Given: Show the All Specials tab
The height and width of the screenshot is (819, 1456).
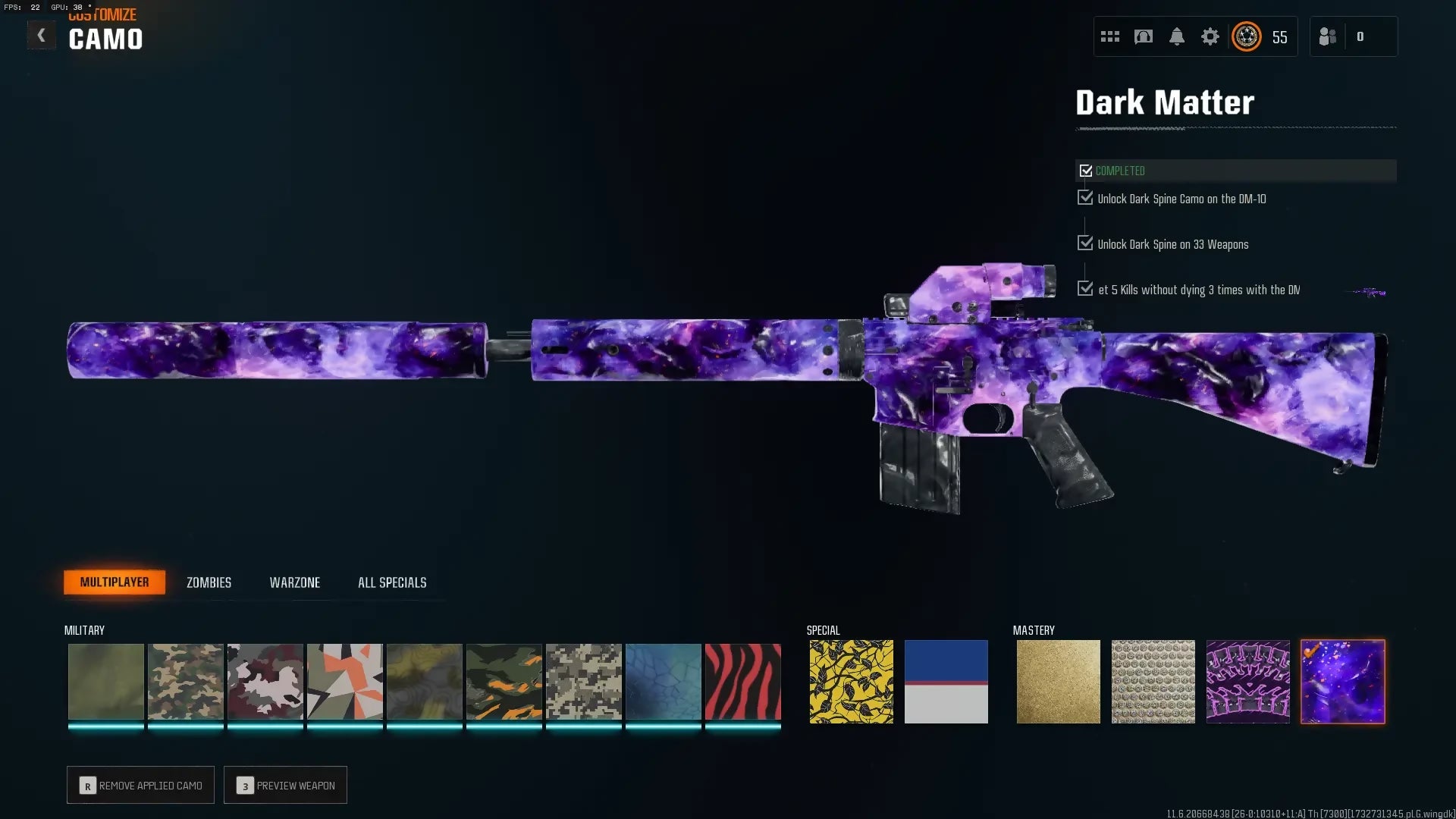Looking at the screenshot, I should tap(392, 582).
